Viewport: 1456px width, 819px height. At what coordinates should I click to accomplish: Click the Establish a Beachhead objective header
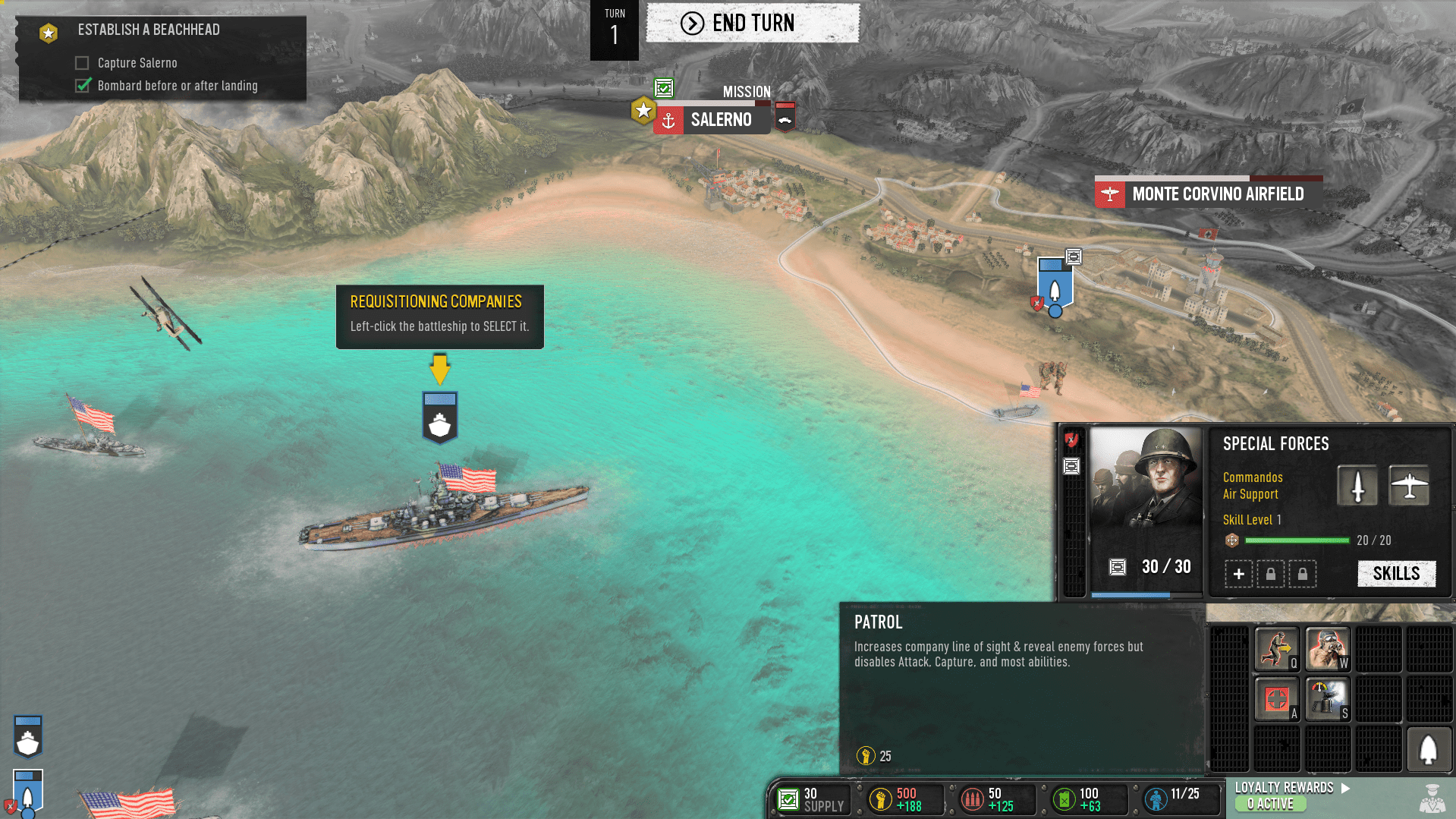(149, 30)
